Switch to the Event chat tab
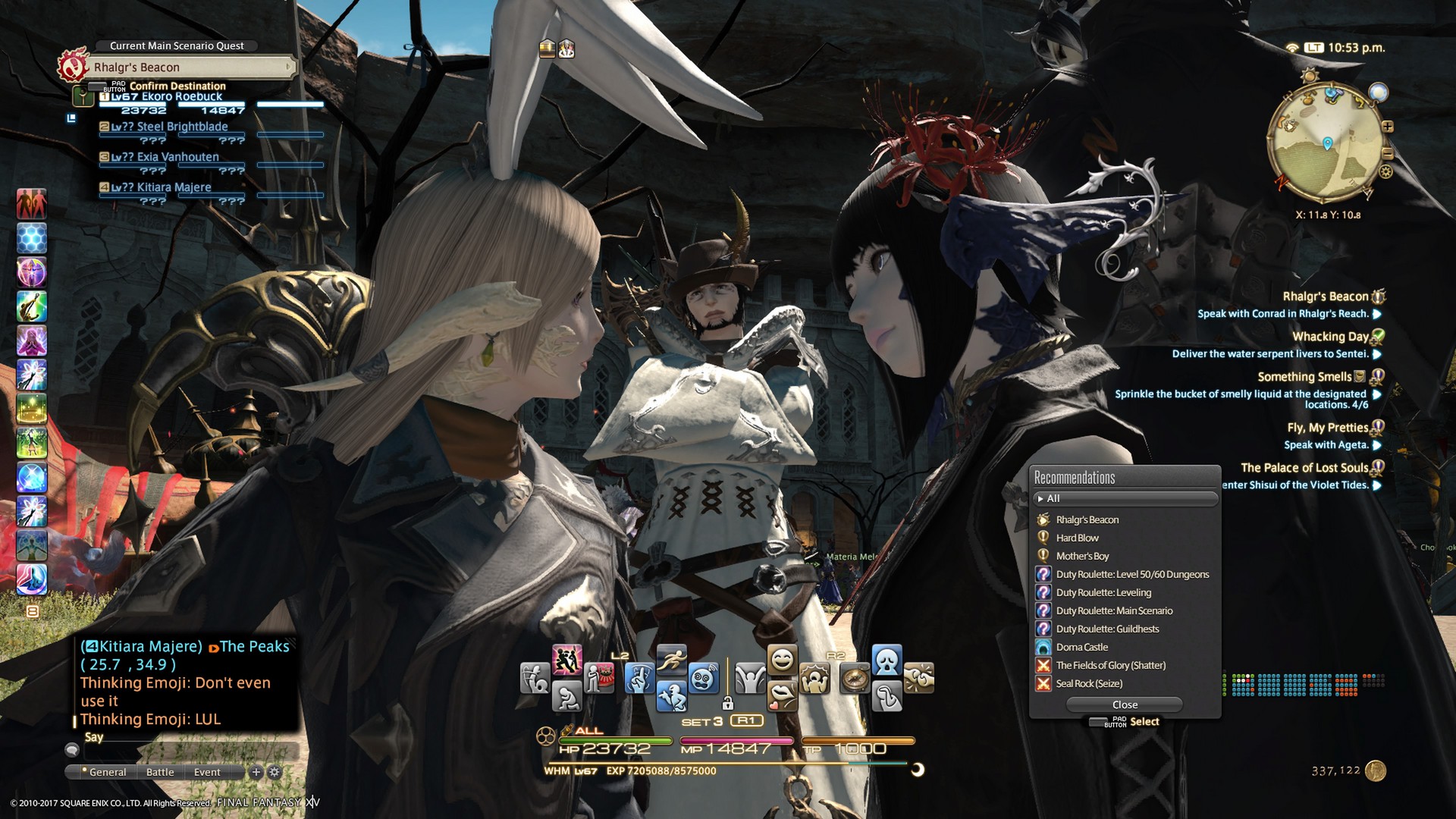 pos(207,772)
